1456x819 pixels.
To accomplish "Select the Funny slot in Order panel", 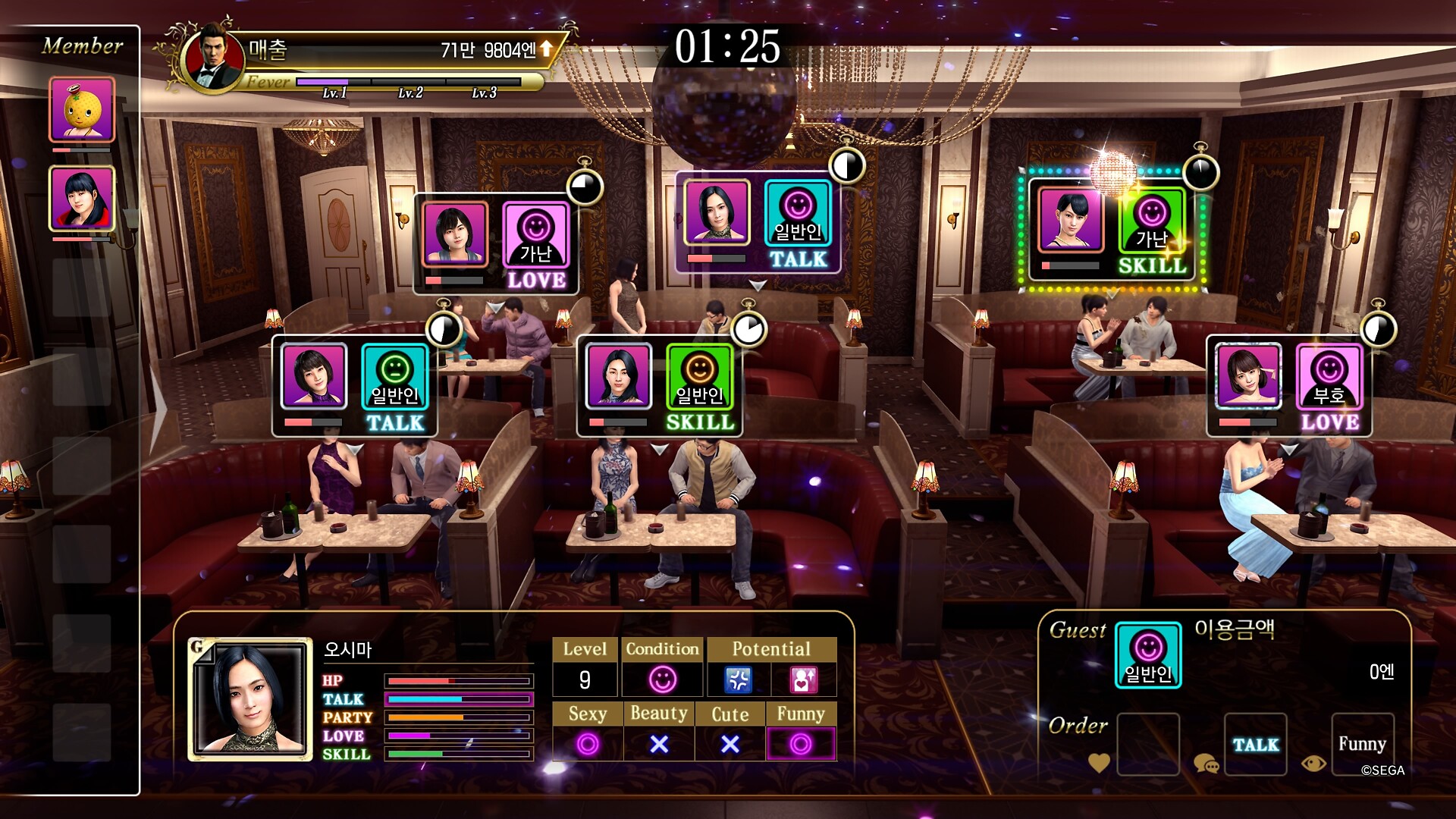I will (1362, 744).
